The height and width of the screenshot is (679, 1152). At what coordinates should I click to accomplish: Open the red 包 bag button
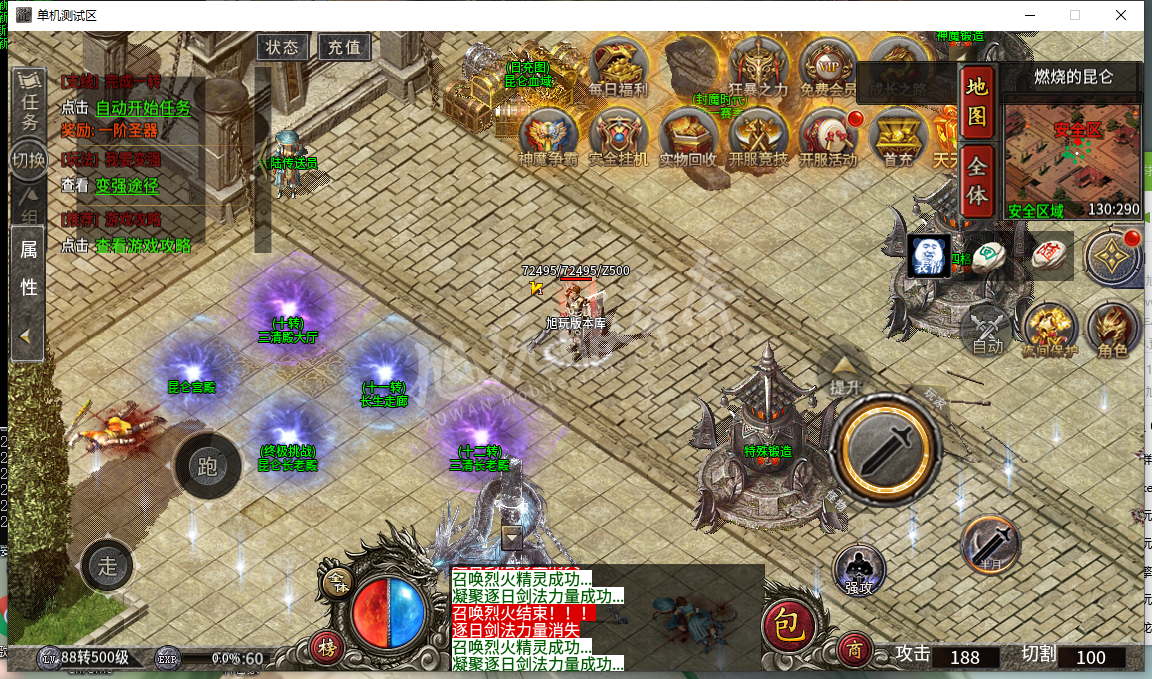(x=789, y=626)
